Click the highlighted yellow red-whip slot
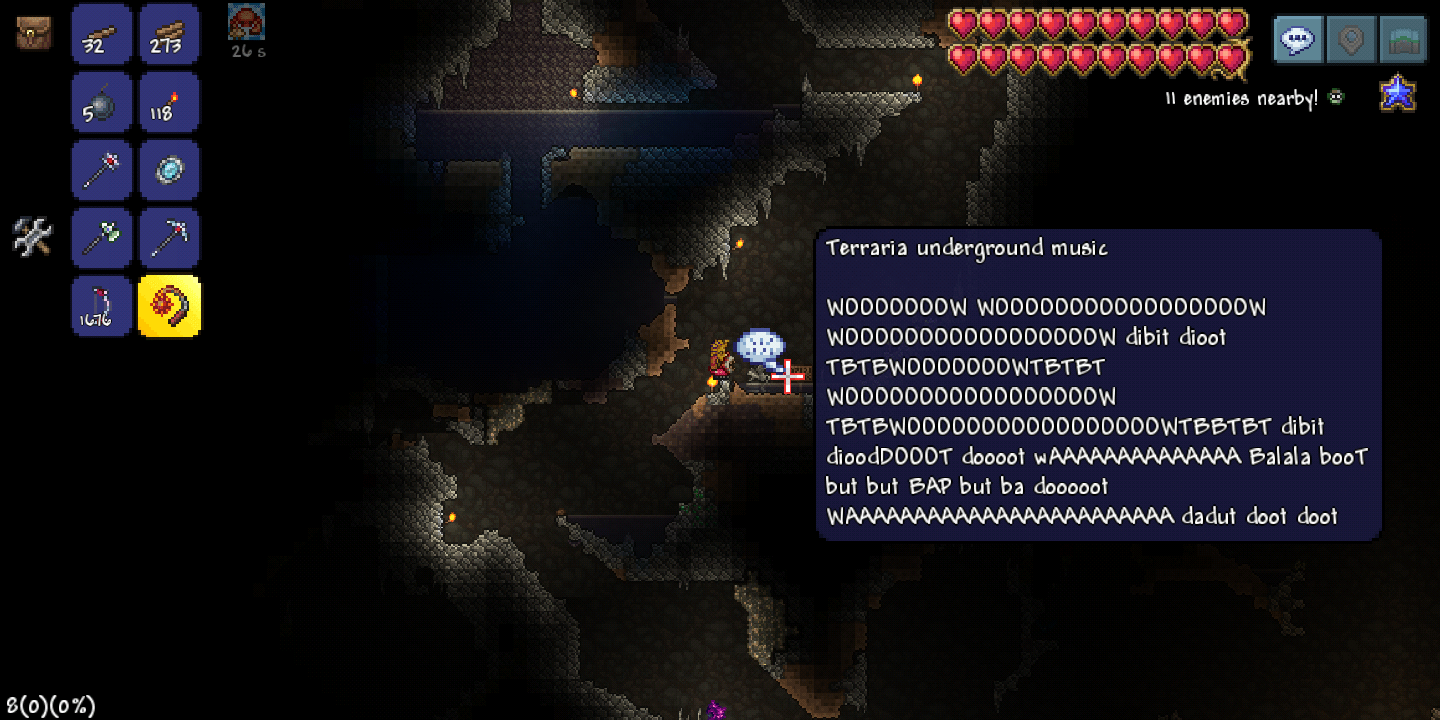This screenshot has width=1440, height=720. point(169,306)
